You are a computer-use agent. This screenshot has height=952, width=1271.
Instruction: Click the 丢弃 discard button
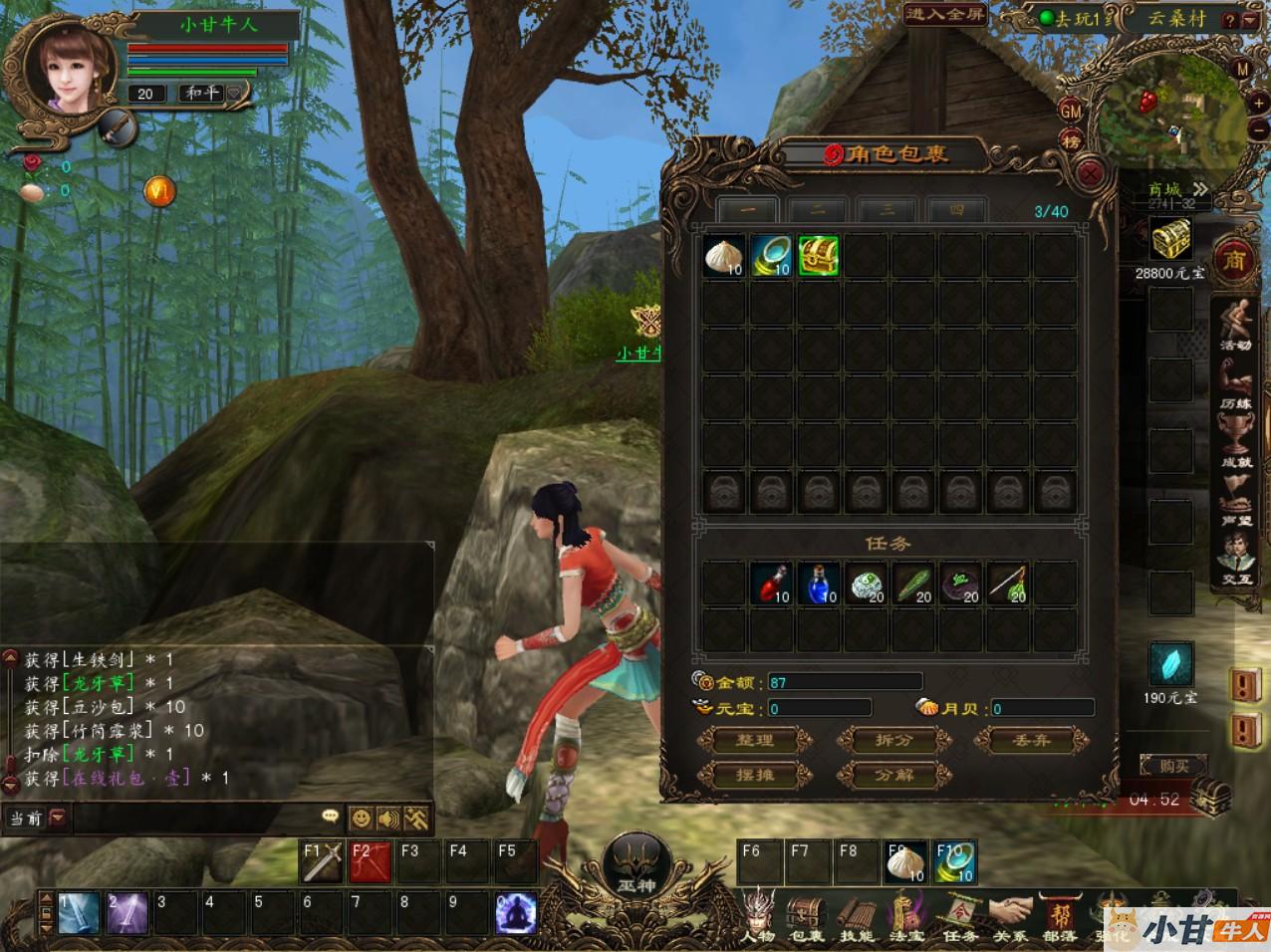(1030, 740)
